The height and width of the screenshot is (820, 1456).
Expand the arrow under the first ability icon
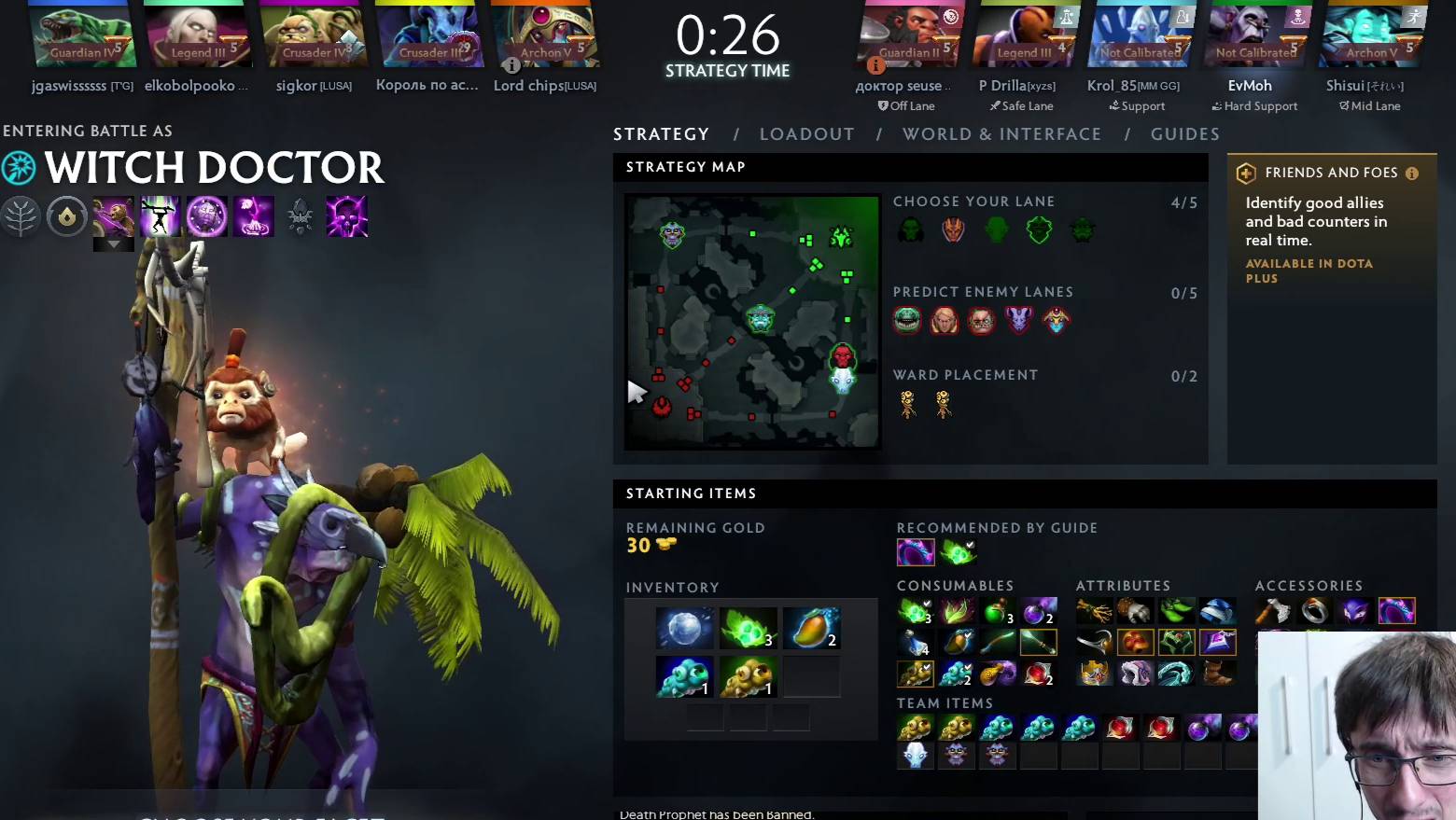[113, 243]
